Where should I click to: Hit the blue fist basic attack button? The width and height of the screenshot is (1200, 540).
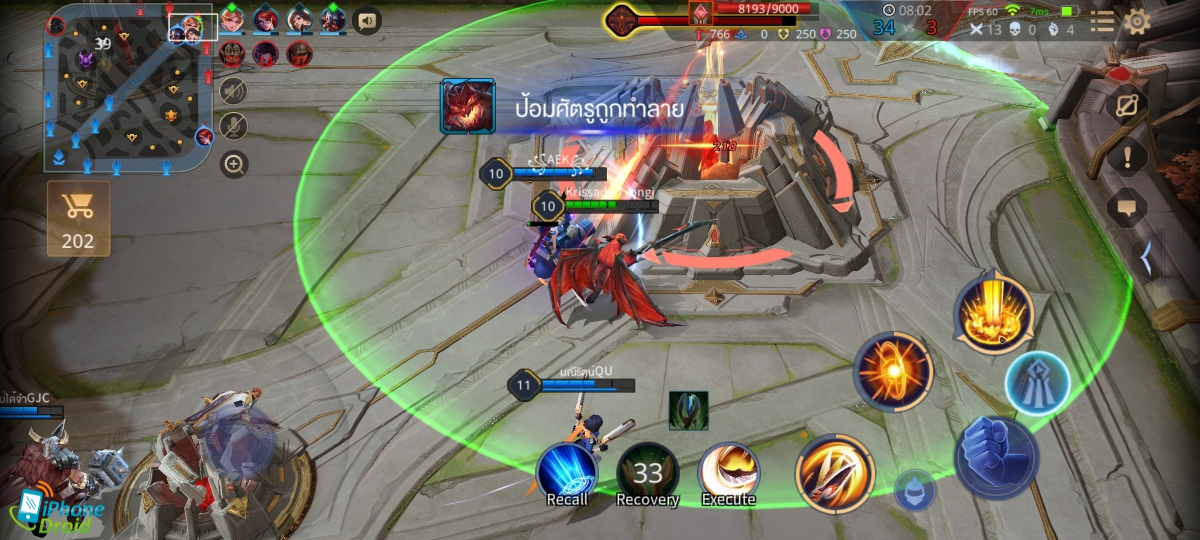point(996,458)
